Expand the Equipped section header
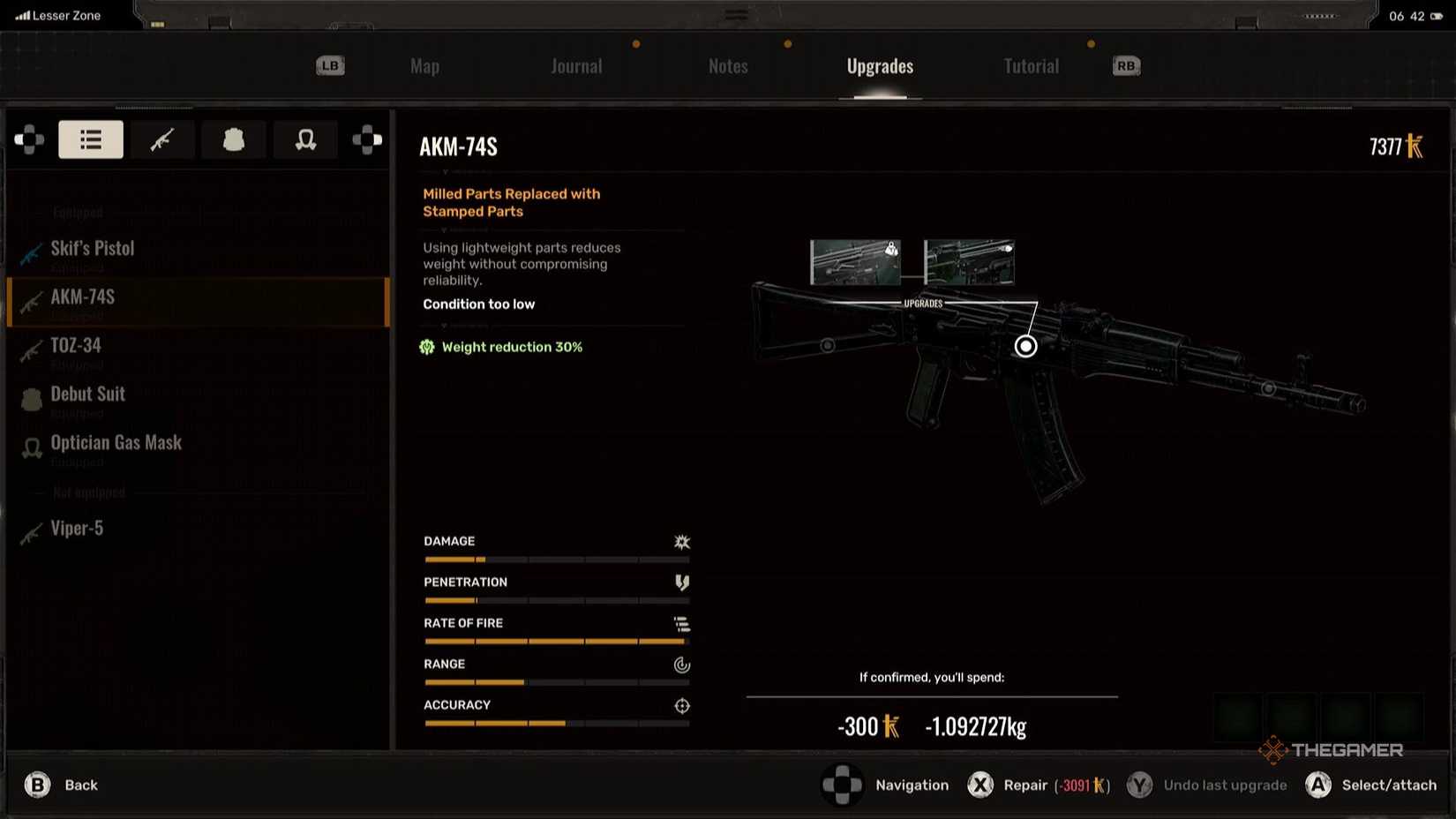The height and width of the screenshot is (819, 1456). point(77,212)
